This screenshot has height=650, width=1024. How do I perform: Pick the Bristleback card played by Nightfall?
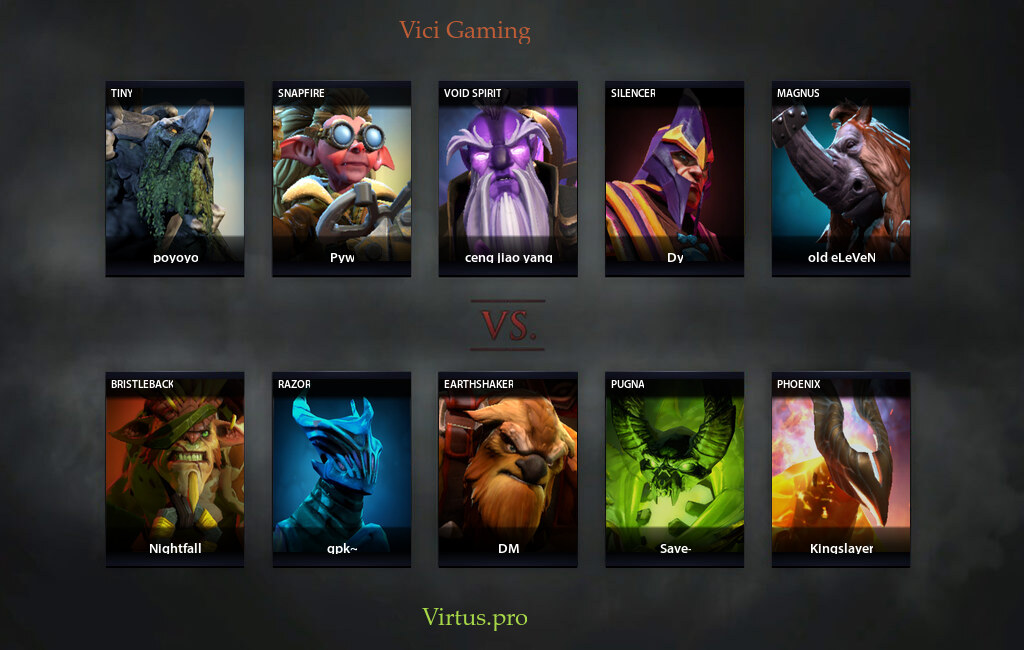[x=175, y=469]
